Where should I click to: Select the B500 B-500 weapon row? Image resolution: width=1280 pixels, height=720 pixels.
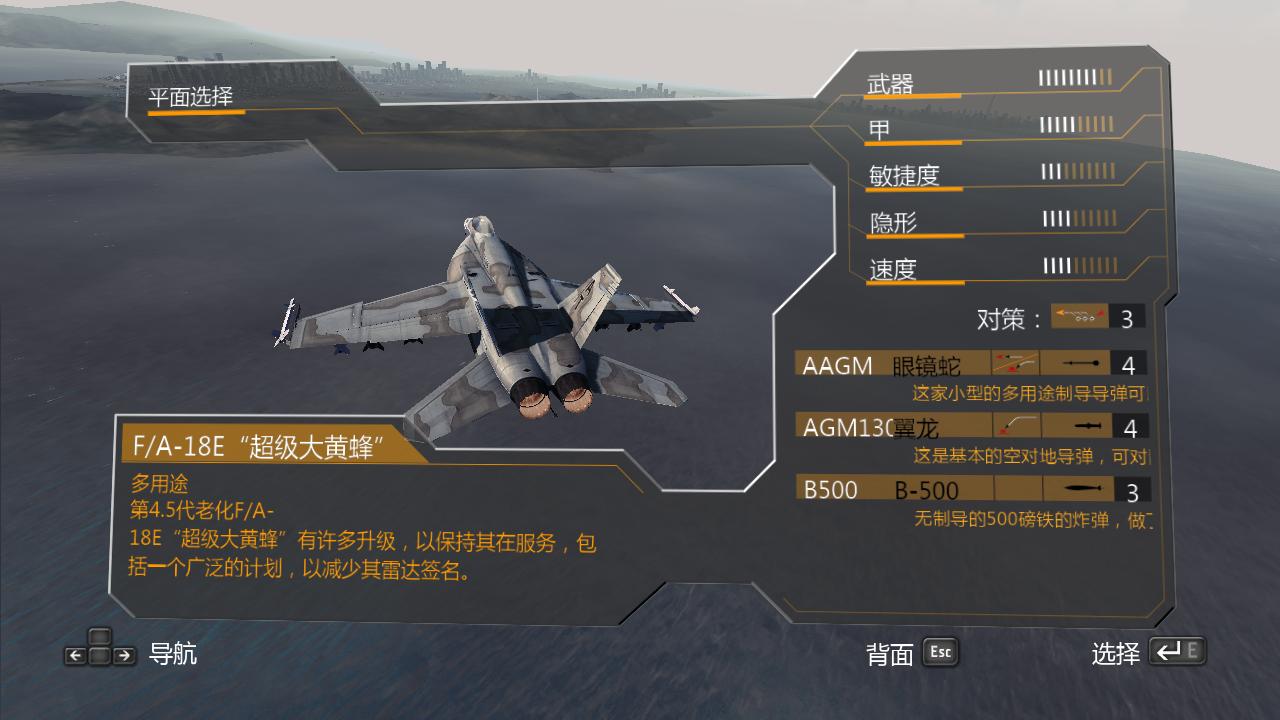(880, 488)
